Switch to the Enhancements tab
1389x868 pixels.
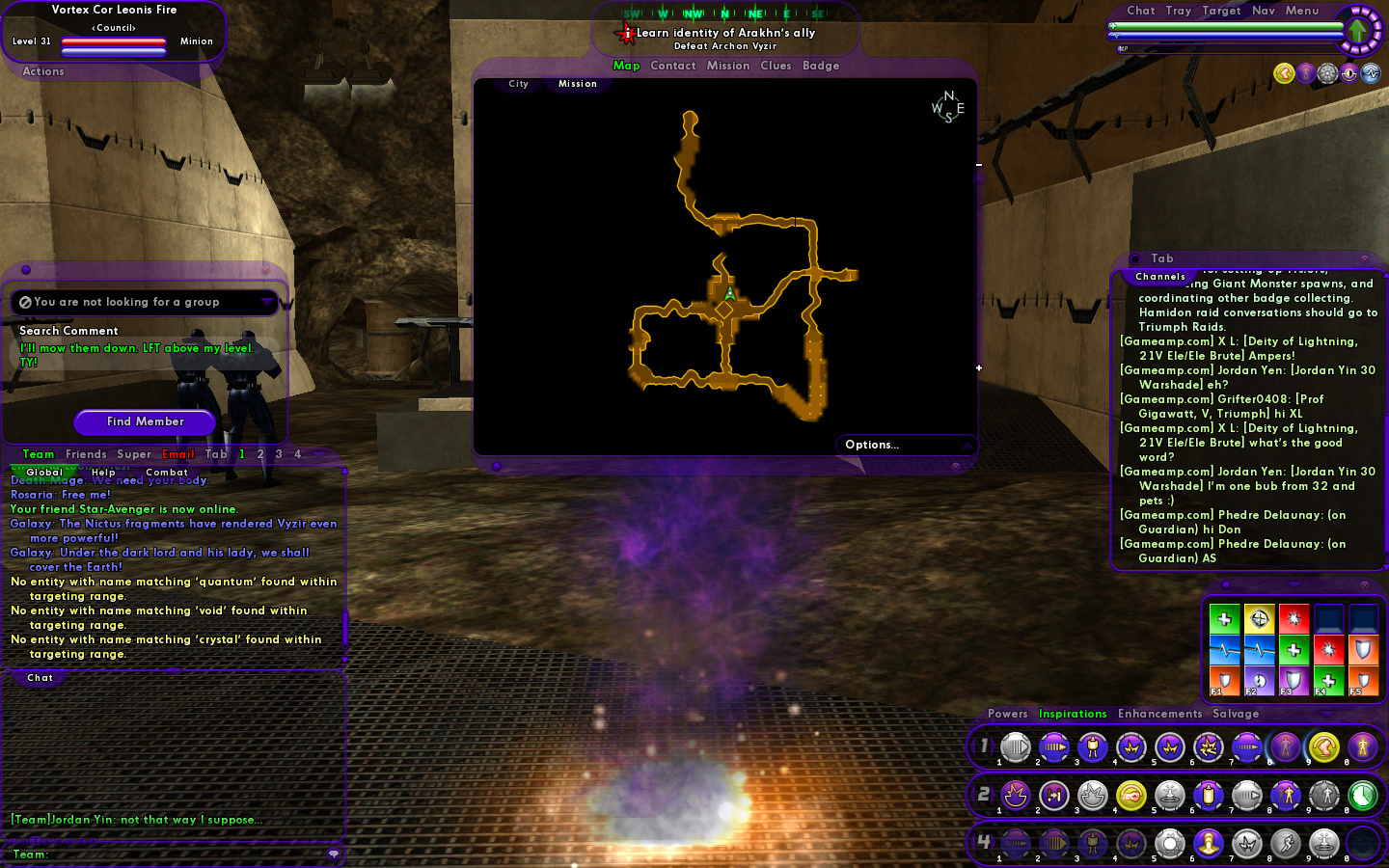(1159, 714)
